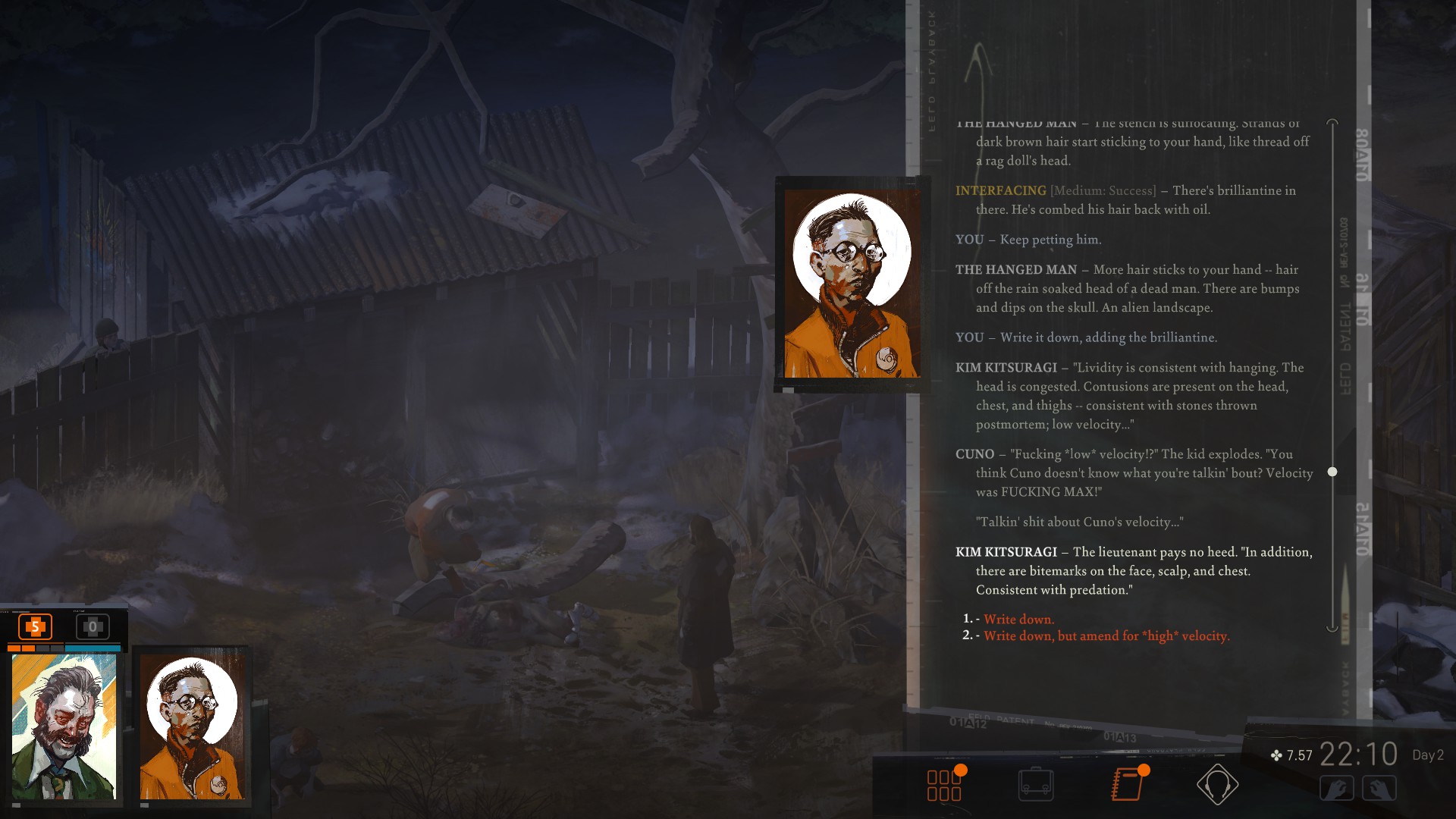
Task: Click the money counter showing 7.57
Action: [1293, 756]
